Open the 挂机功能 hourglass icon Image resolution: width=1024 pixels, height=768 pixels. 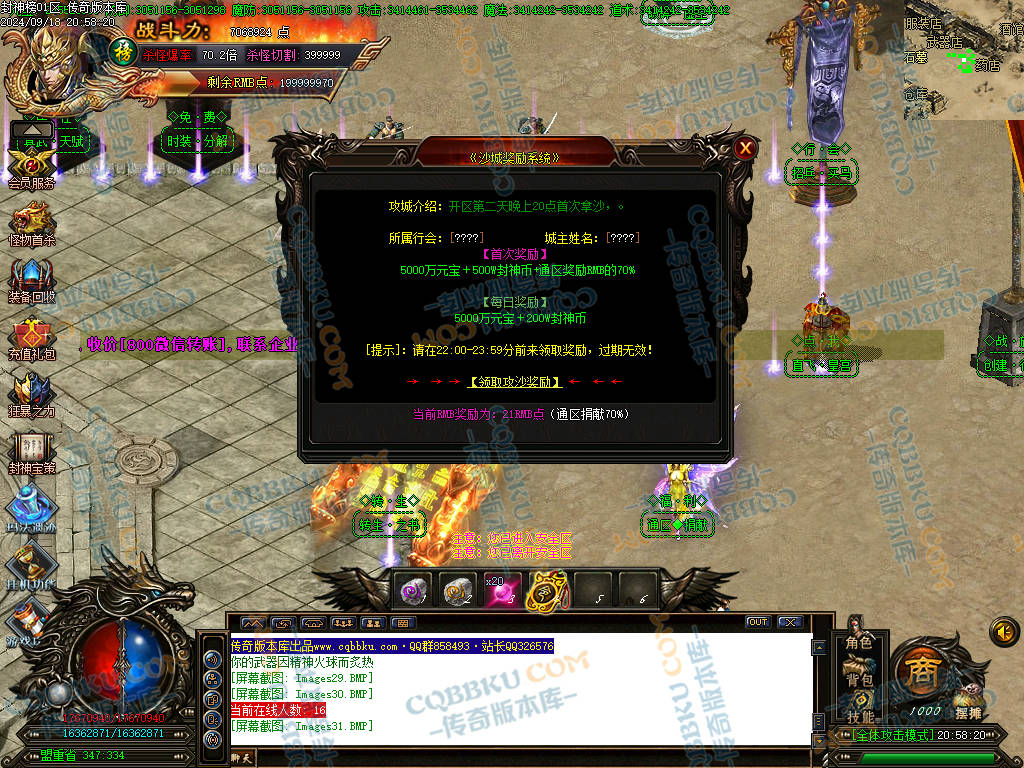pyautogui.click(x=30, y=563)
